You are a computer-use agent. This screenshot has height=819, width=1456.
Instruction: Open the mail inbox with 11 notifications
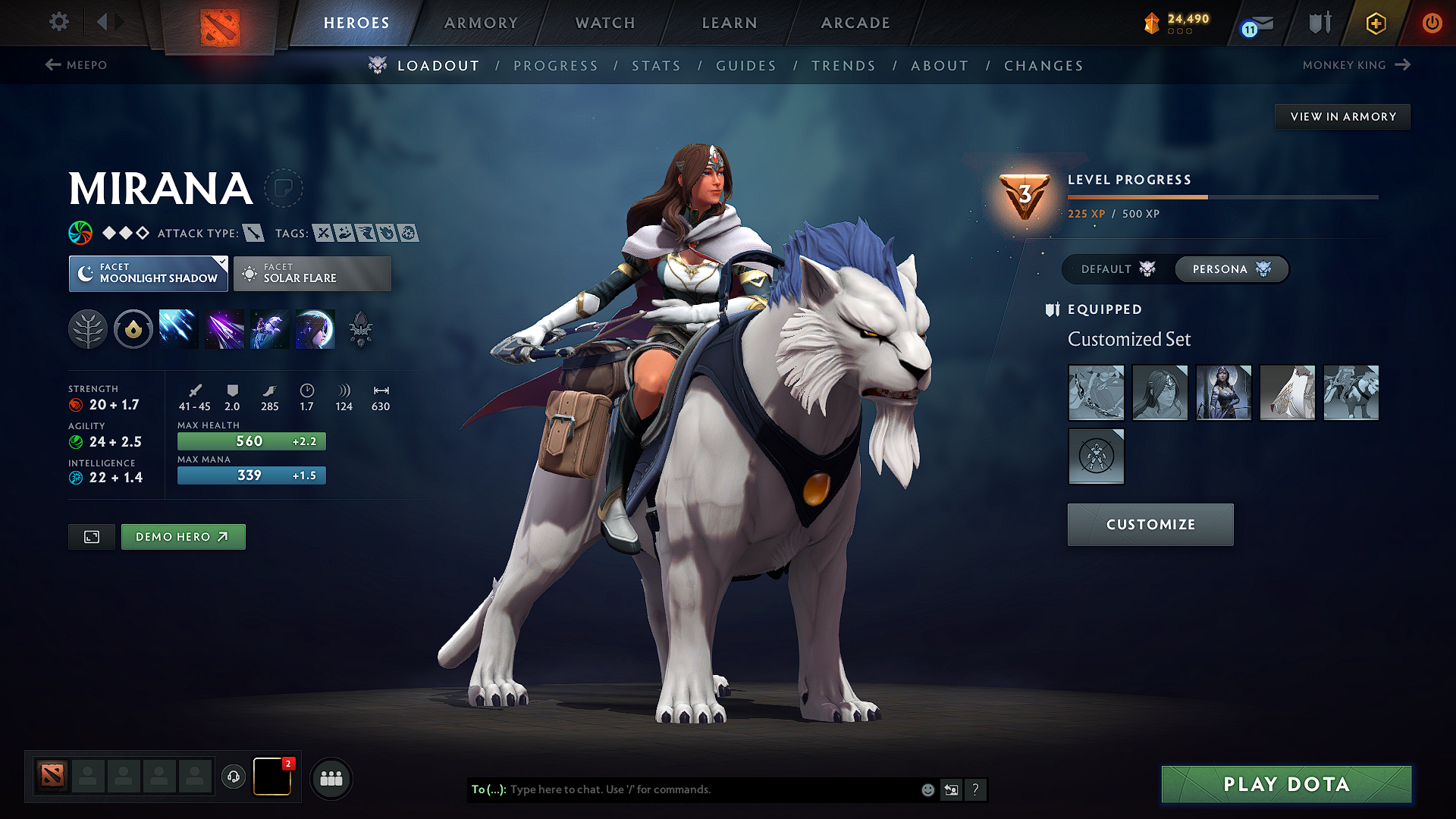tap(1255, 23)
